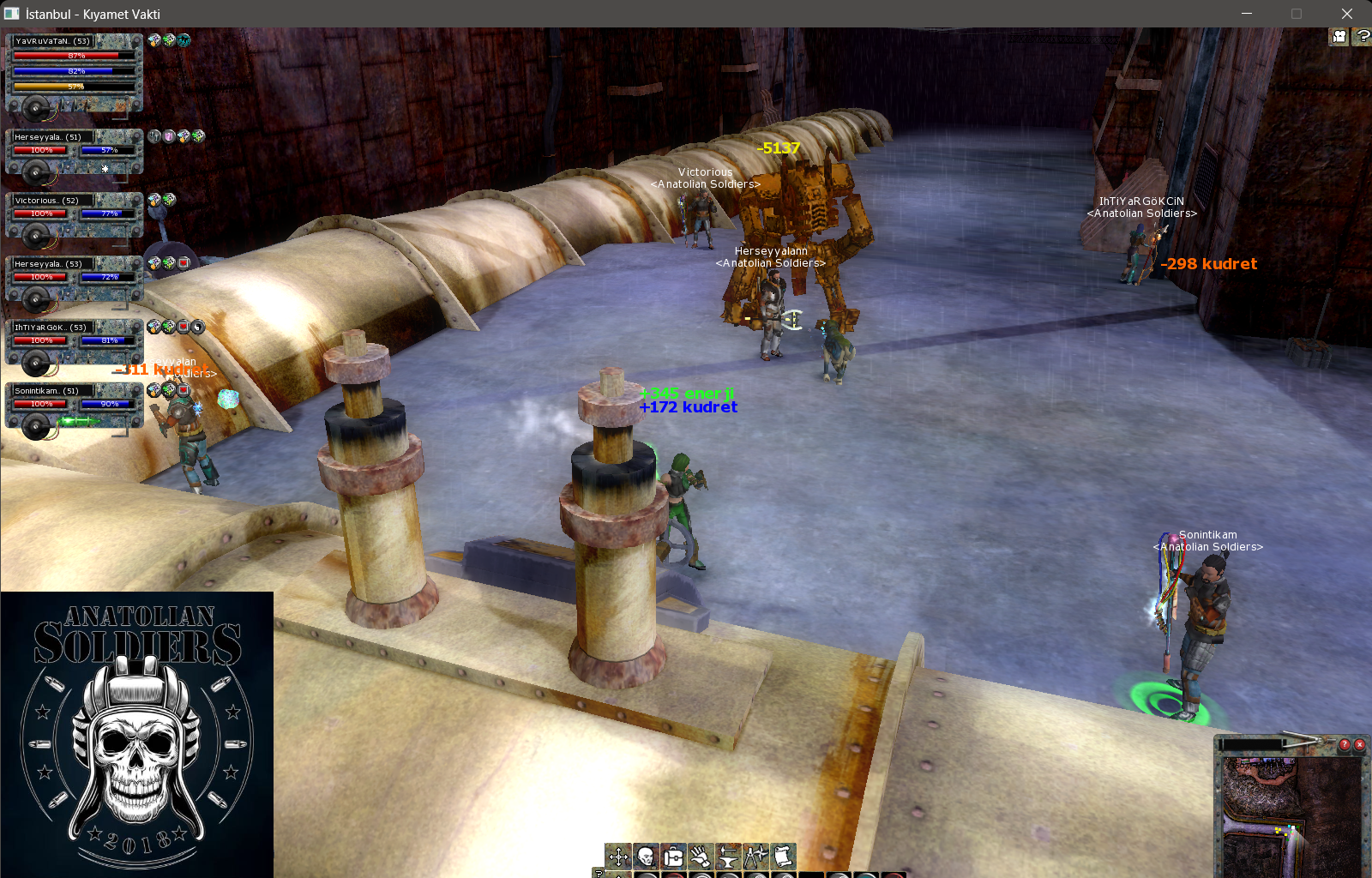The width and height of the screenshot is (1372, 878).
Task: Open the scroll quest log icon
Action: (x=783, y=856)
